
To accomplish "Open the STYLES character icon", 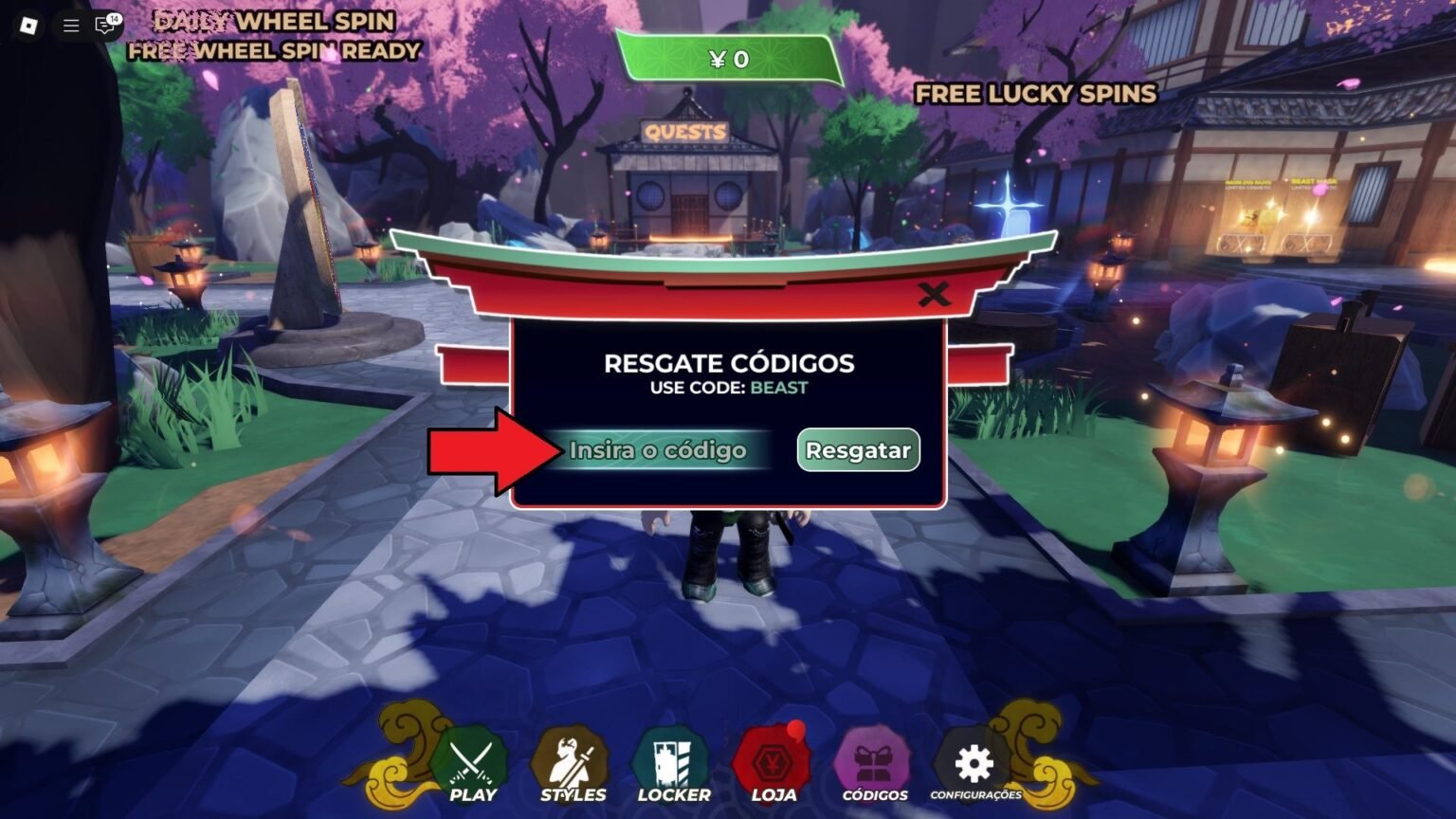I will pos(573,758).
